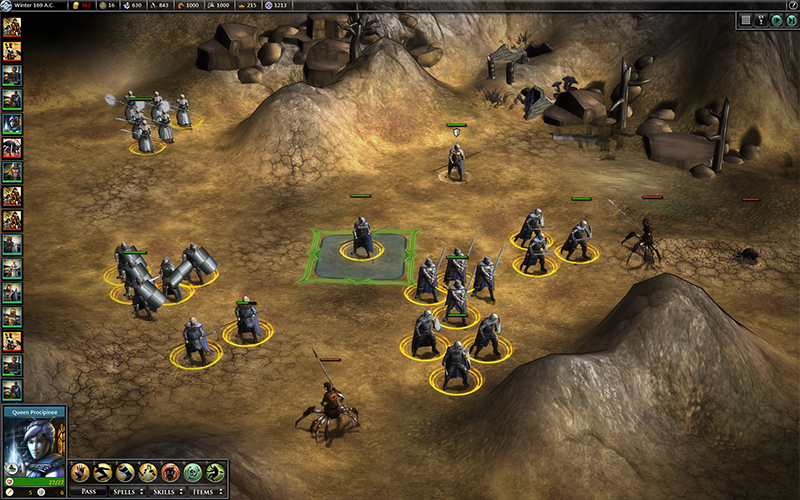Open the chalice icon button

tap(761, 19)
